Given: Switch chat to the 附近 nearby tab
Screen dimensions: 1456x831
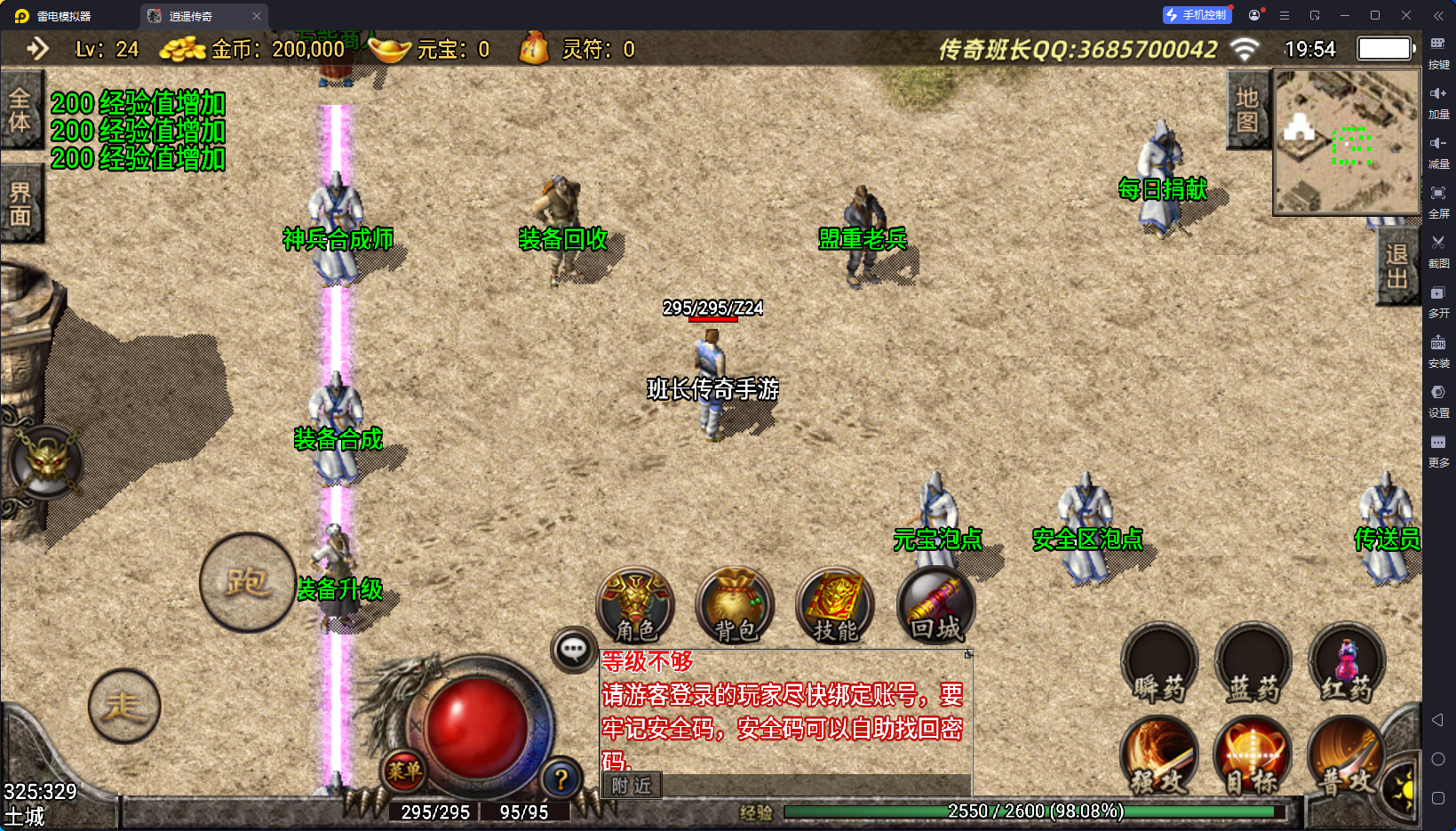Looking at the screenshot, I should (x=632, y=786).
